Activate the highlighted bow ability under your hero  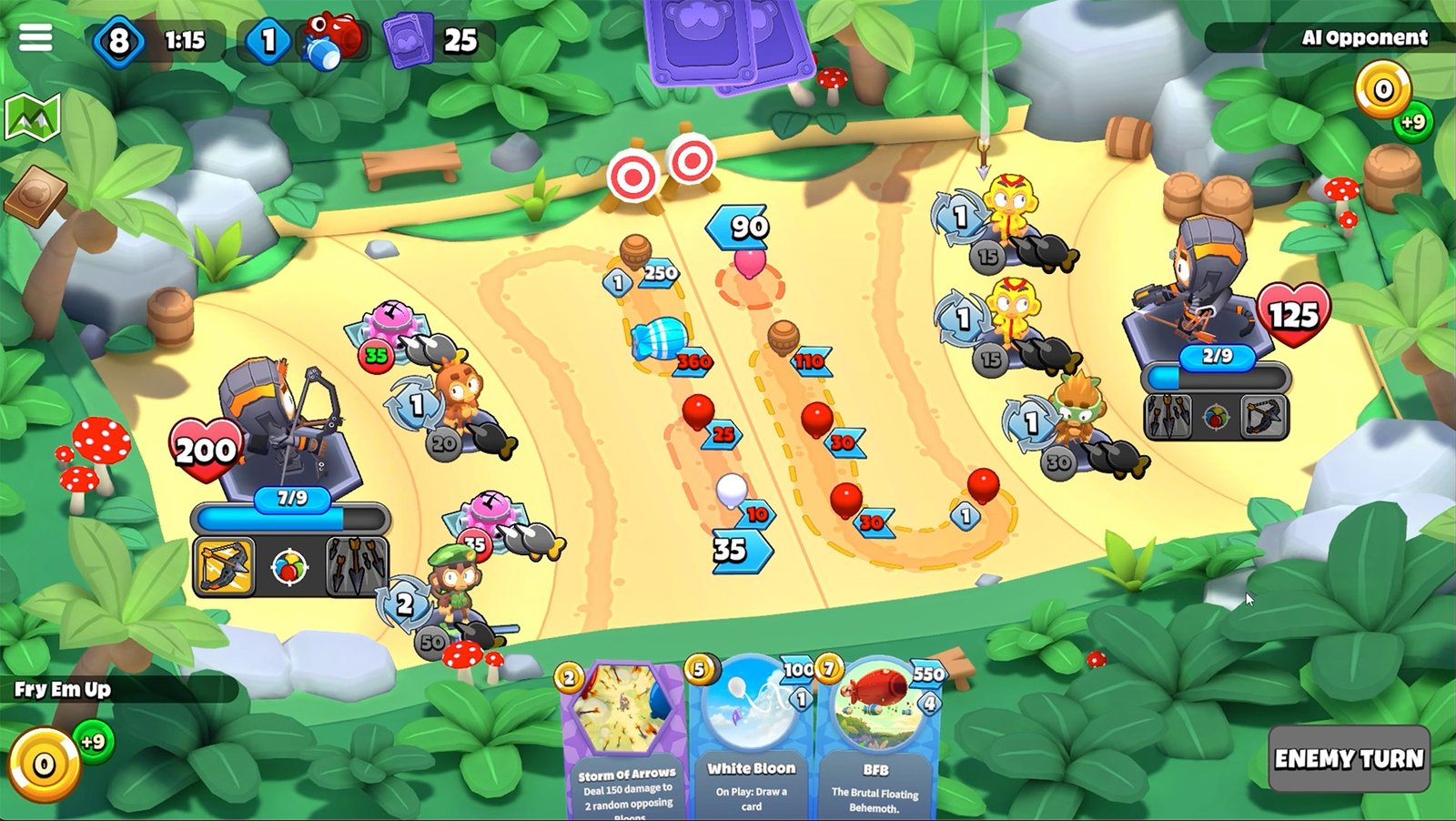224,566
